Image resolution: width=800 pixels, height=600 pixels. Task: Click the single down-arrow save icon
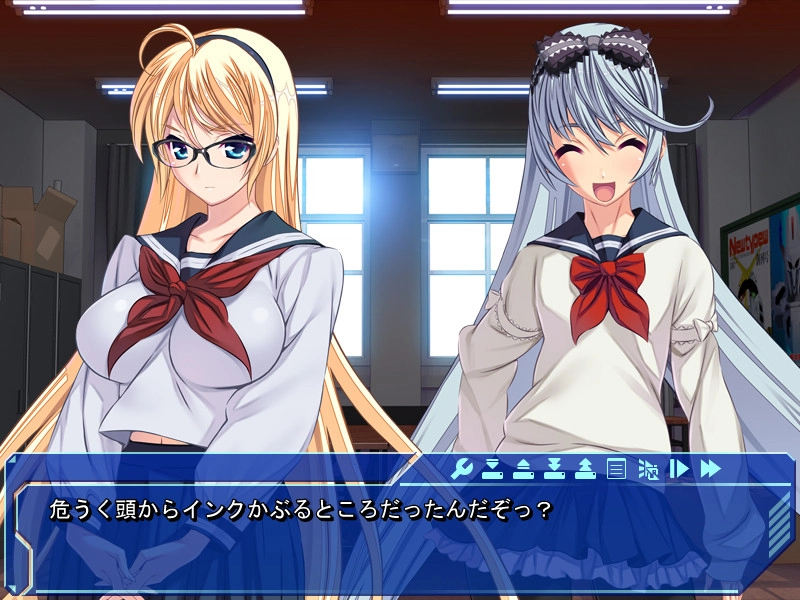pos(492,468)
